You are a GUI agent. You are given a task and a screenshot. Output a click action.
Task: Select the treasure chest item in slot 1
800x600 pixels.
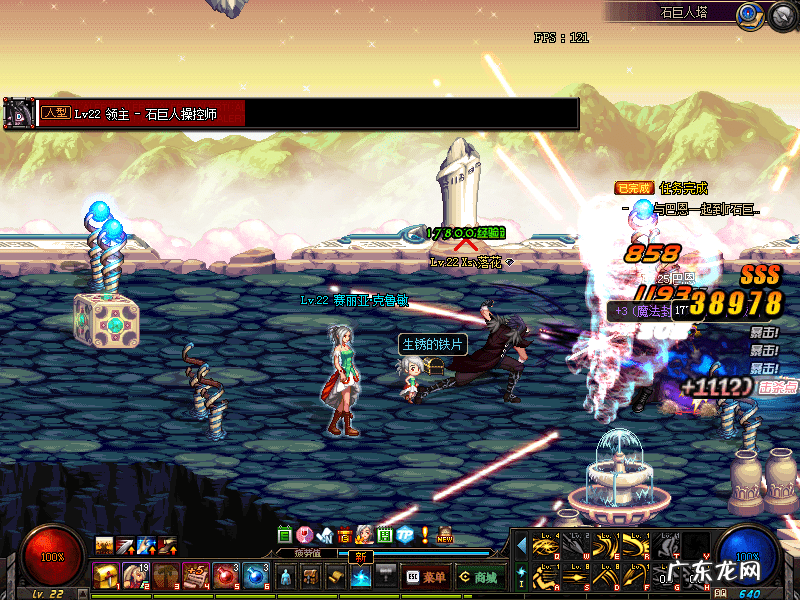point(105,576)
